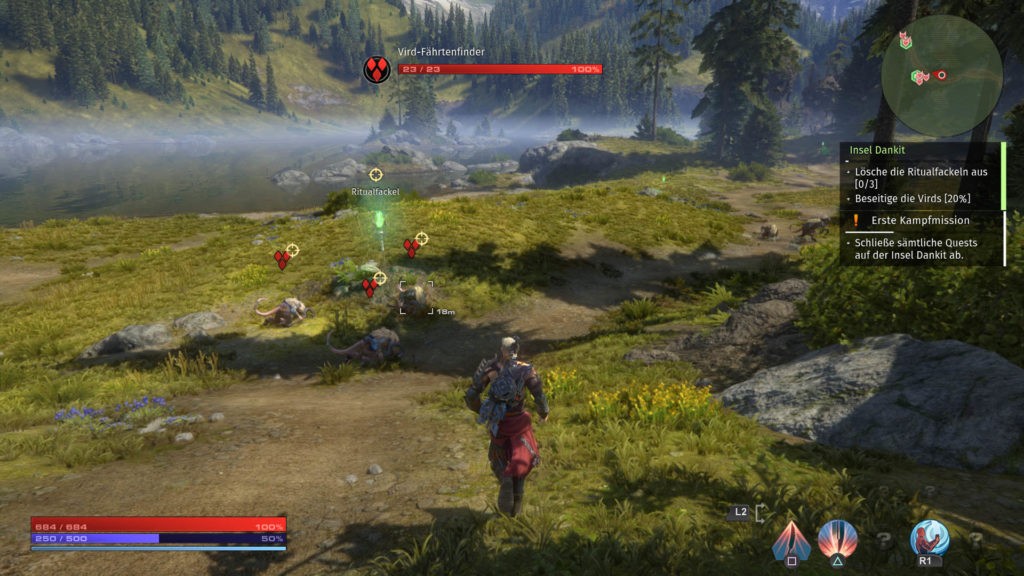Image resolution: width=1024 pixels, height=576 pixels.
Task: Use the round blade burst ability
Action: click(x=837, y=540)
